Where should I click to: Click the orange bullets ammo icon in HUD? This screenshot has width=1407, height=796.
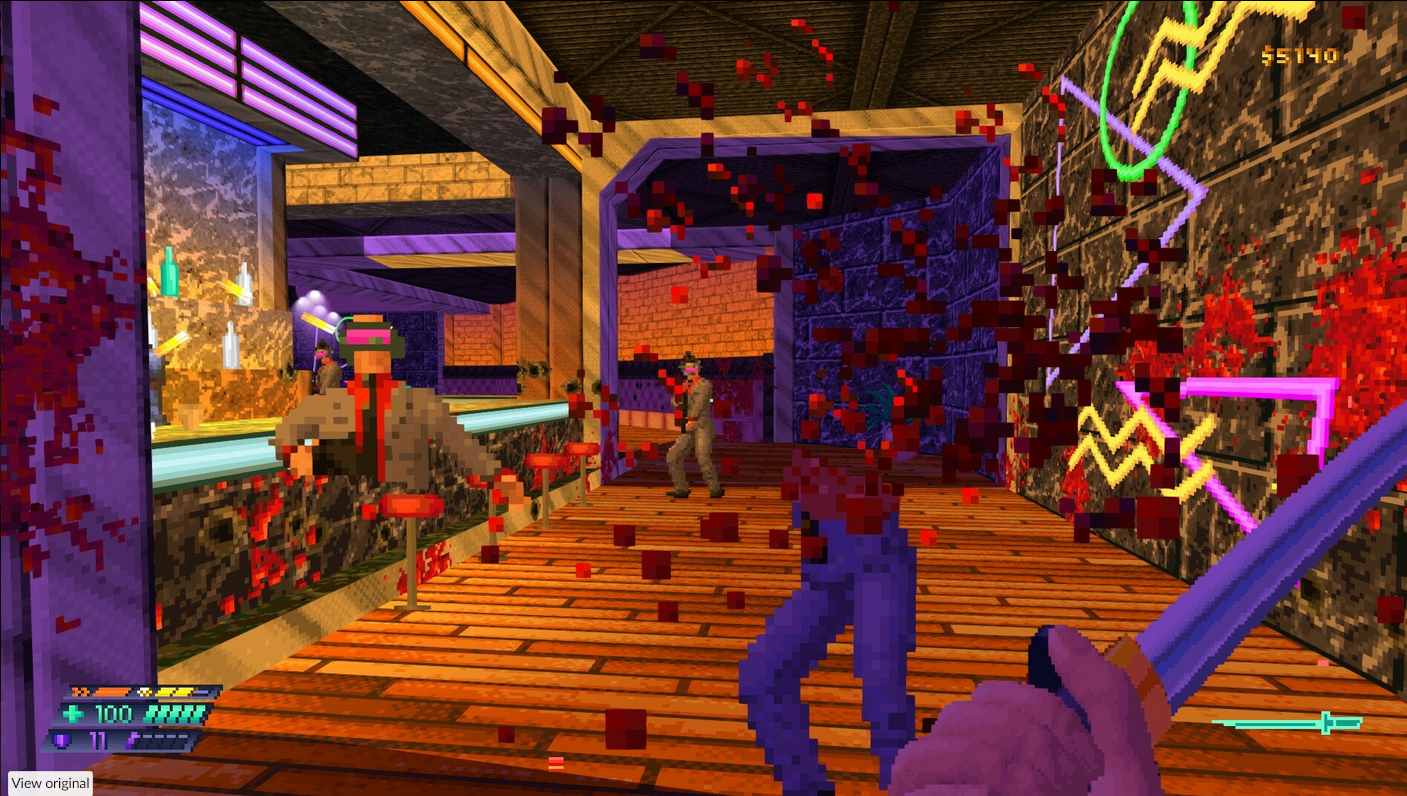click(x=79, y=692)
